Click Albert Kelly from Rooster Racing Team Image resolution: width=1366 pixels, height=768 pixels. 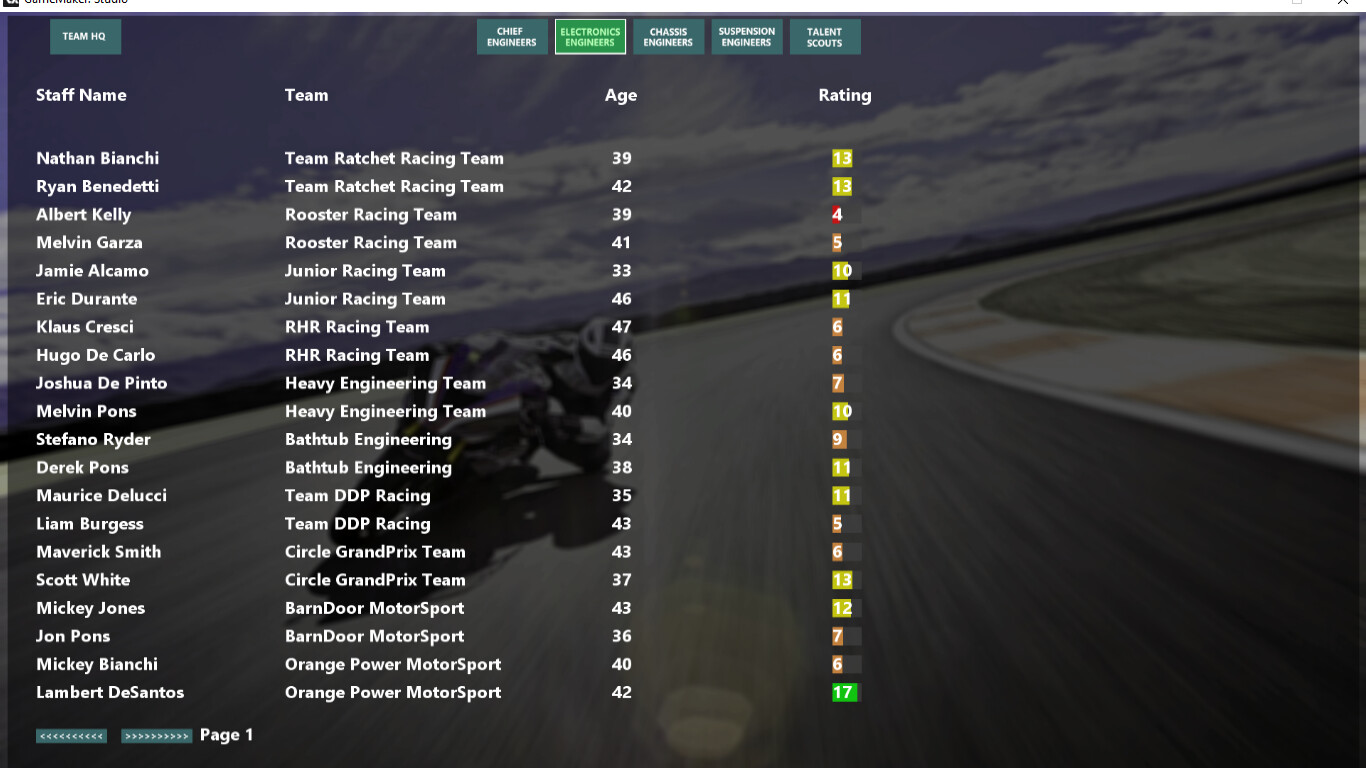[x=83, y=214]
